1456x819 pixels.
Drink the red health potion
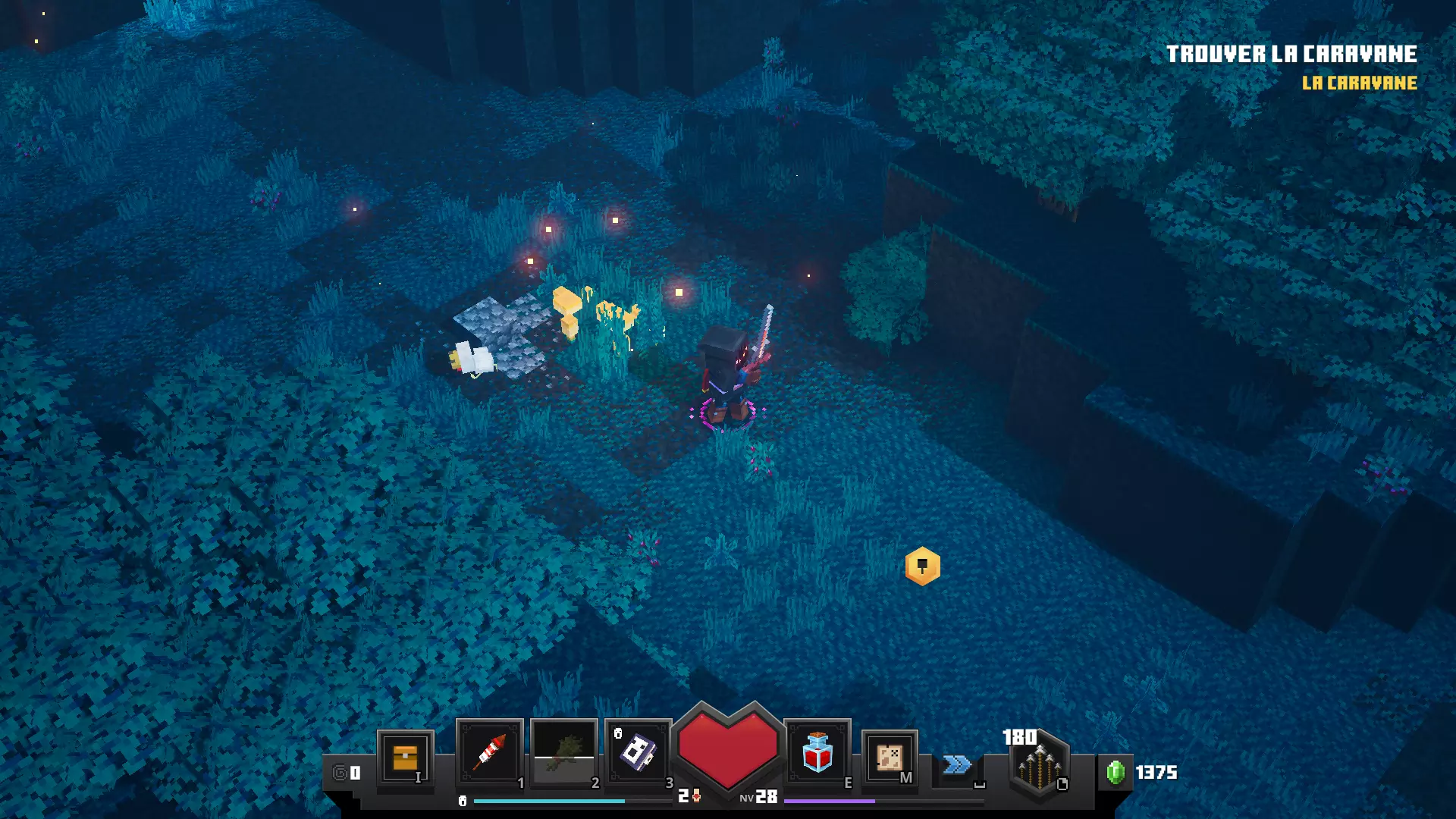(x=817, y=752)
